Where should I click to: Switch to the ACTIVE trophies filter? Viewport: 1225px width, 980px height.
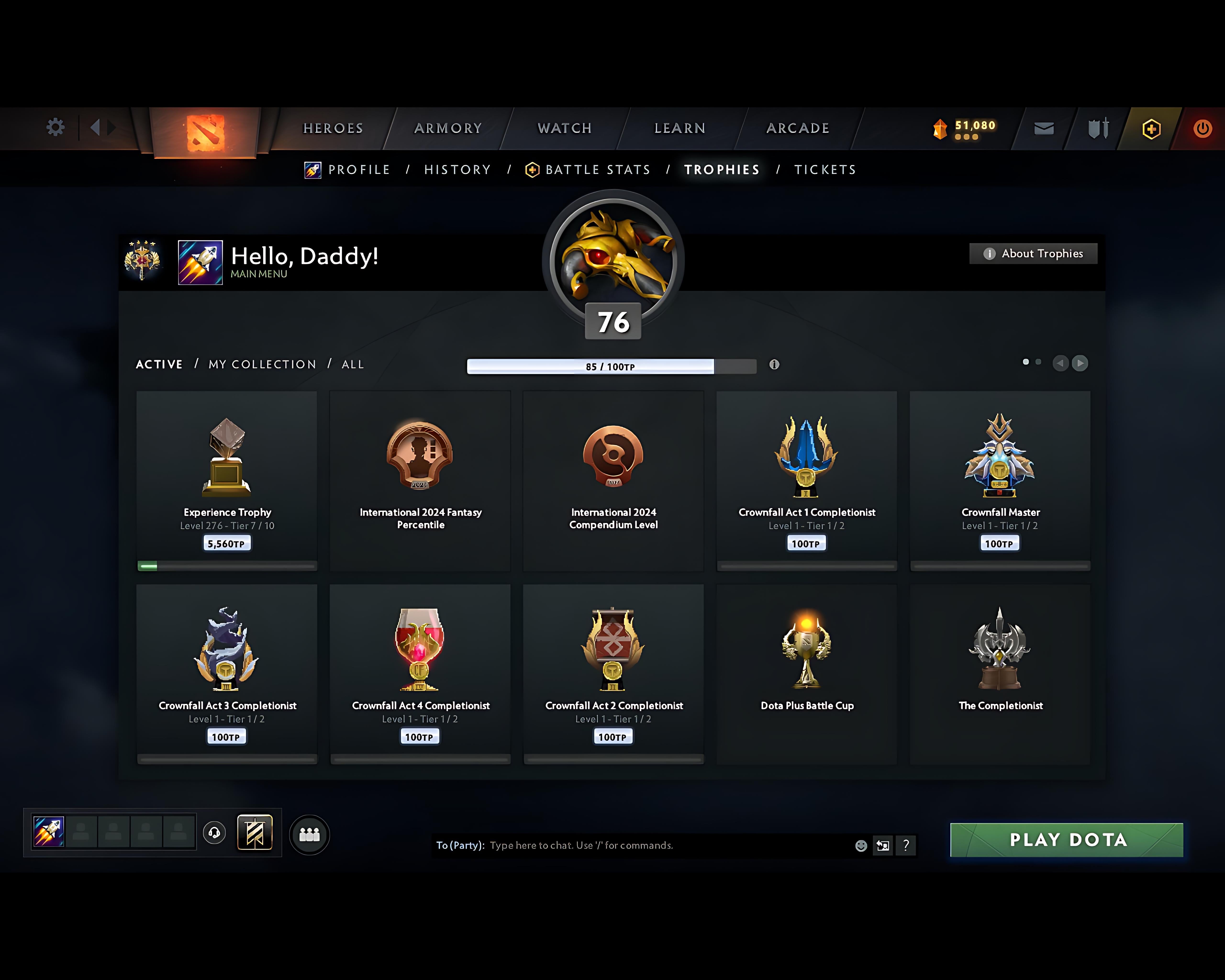[159, 364]
